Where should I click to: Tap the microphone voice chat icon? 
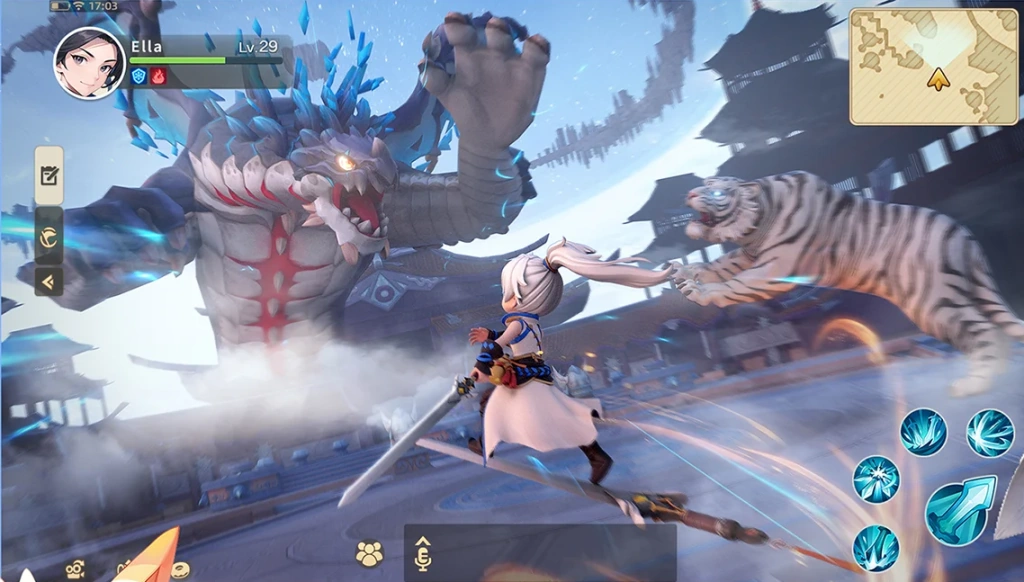click(x=422, y=554)
